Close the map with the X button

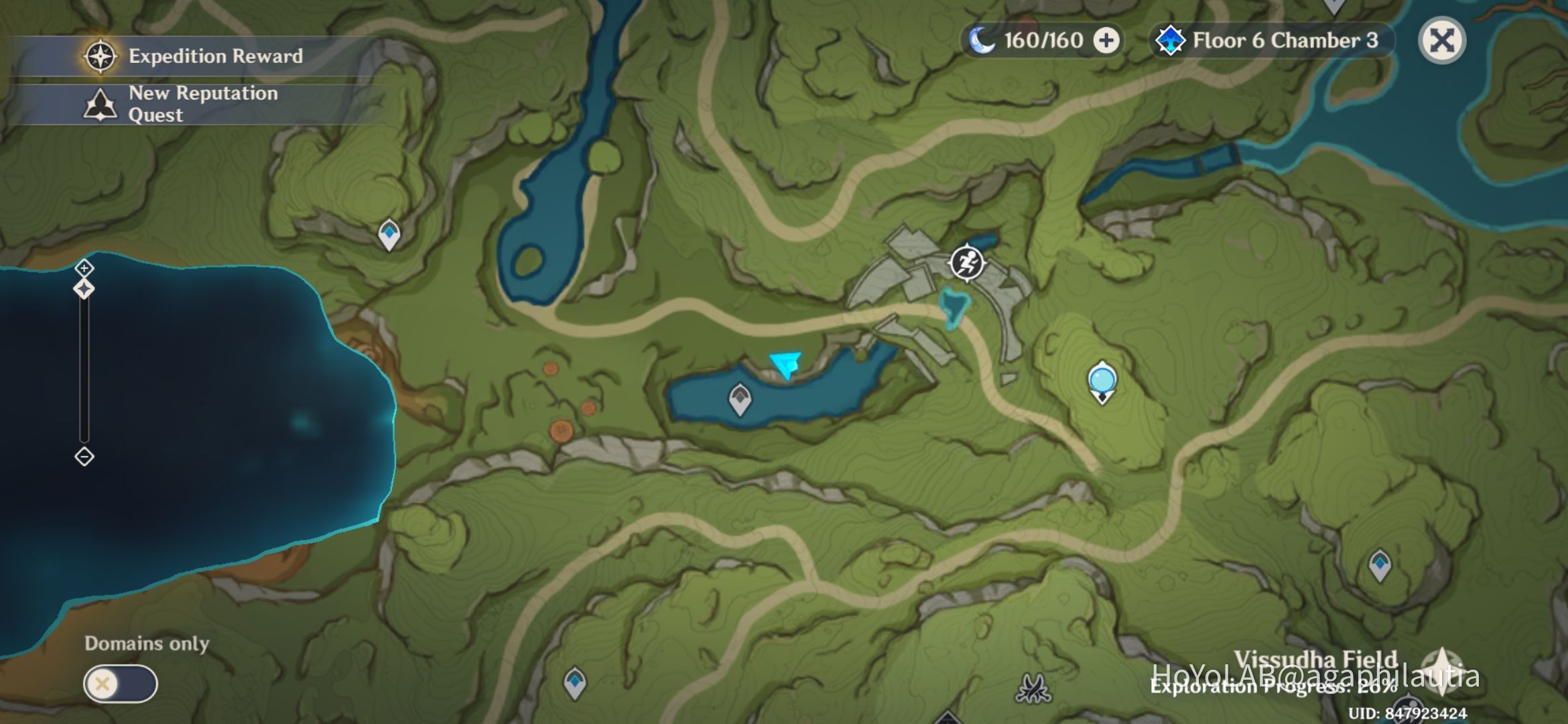tap(1442, 41)
